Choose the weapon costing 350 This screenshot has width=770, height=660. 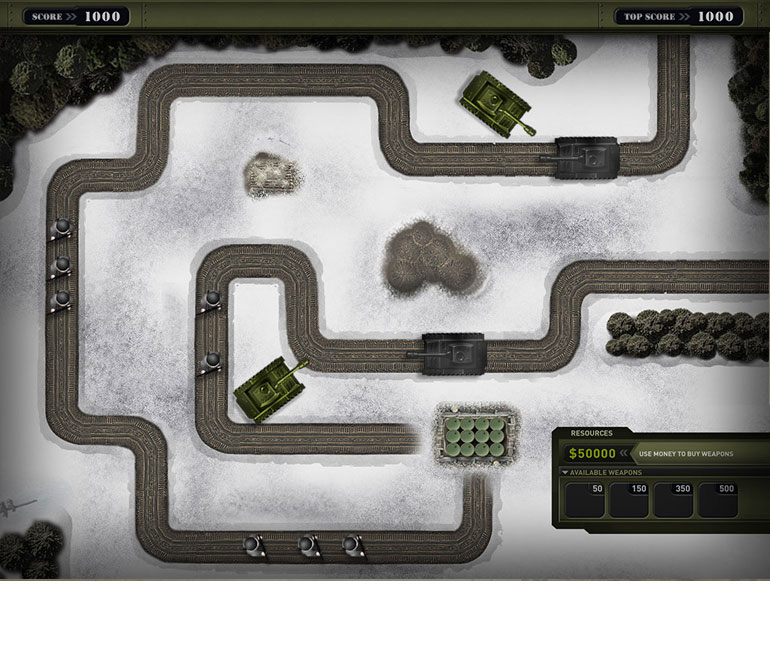tap(673, 500)
